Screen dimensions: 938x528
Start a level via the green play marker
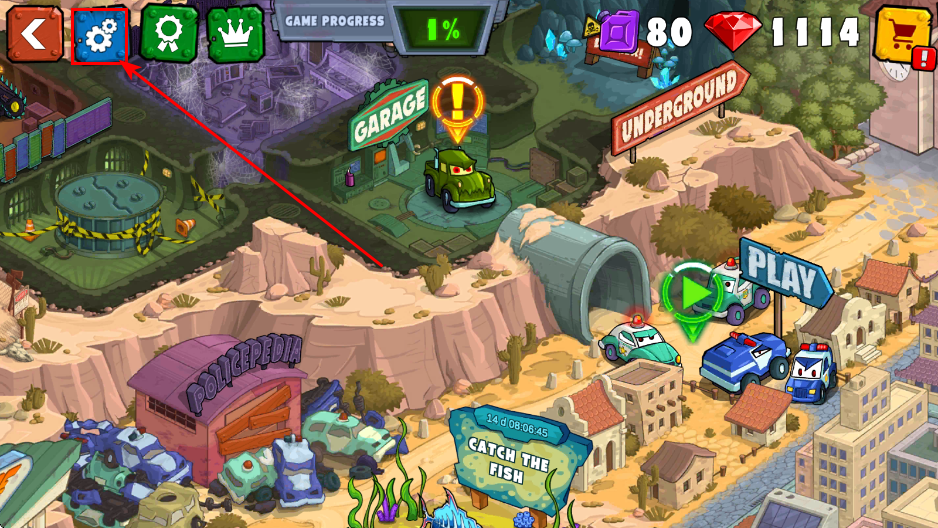691,291
